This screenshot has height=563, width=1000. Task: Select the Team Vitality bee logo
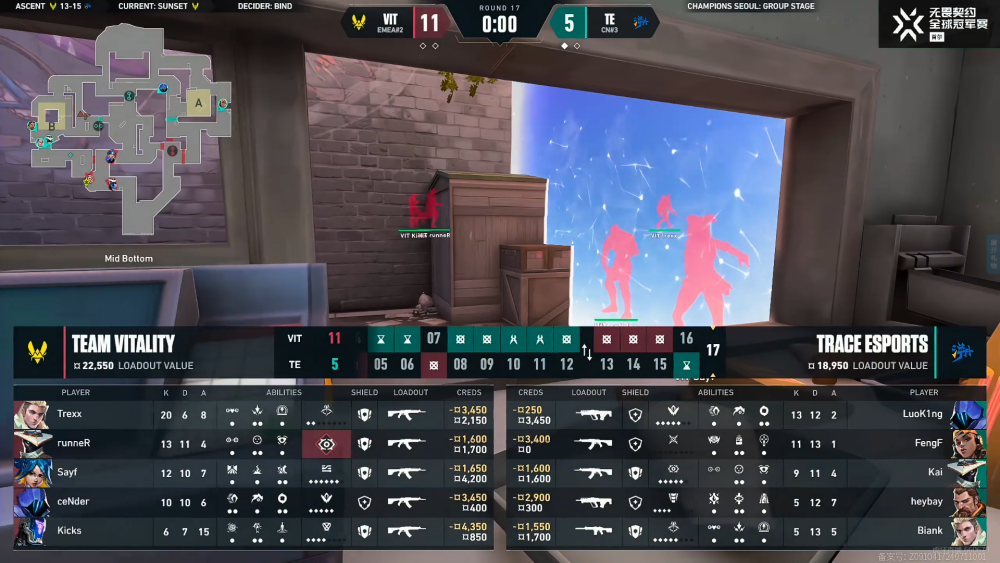tap(38, 351)
